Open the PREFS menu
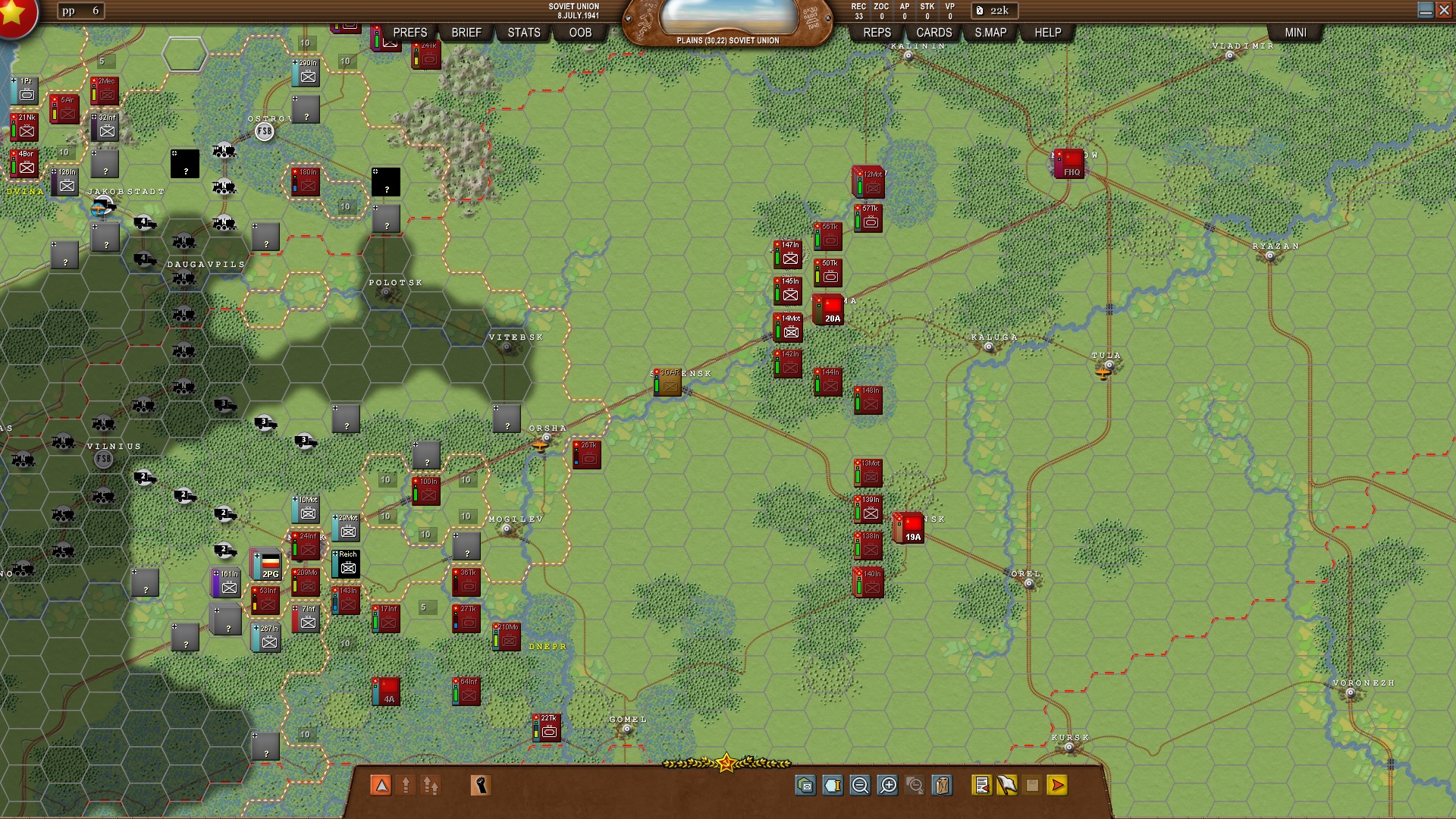Screen dimensions: 1456x819 pyautogui.click(x=409, y=33)
